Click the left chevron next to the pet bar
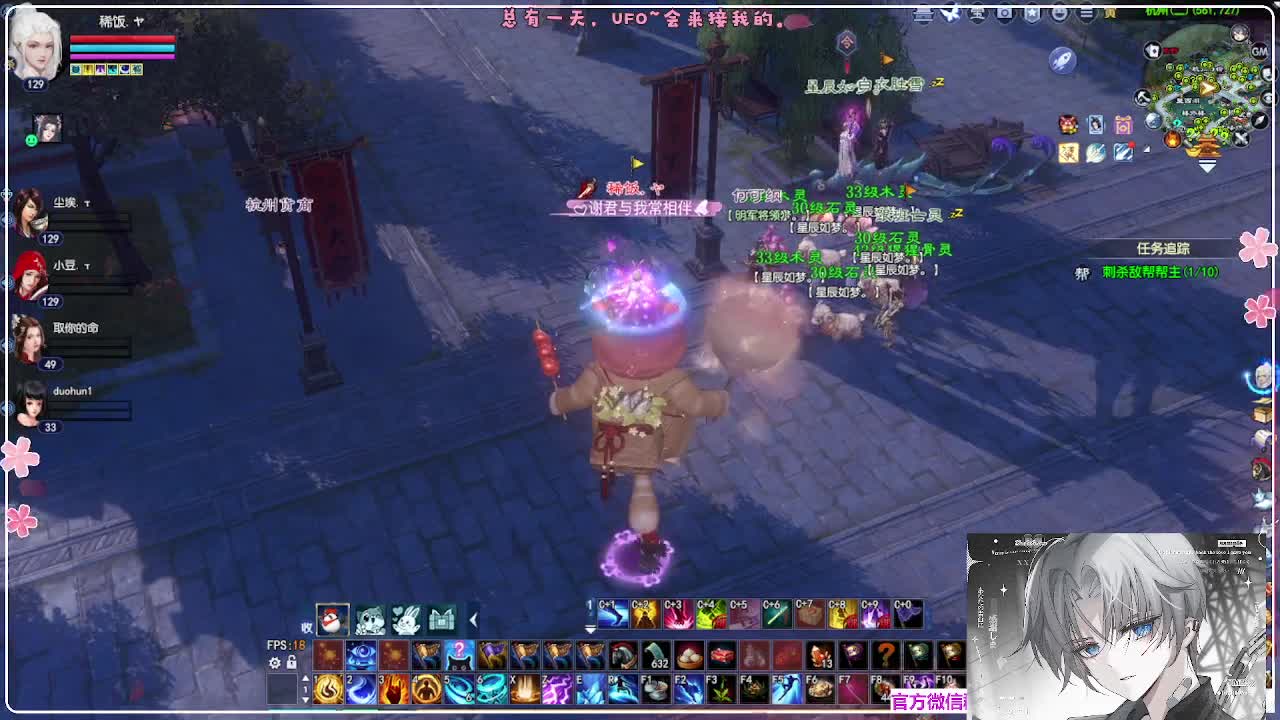Screen dimensions: 1280x720 point(472,619)
